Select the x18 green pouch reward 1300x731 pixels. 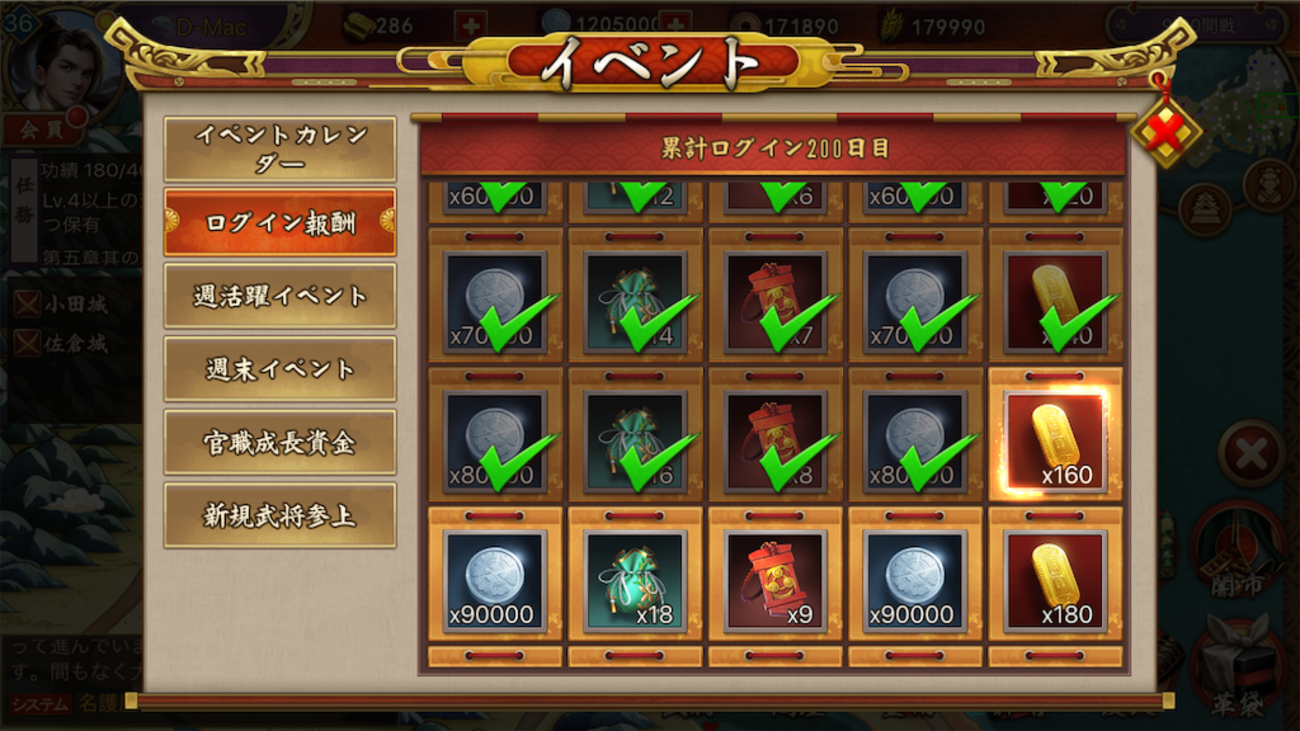[635, 581]
